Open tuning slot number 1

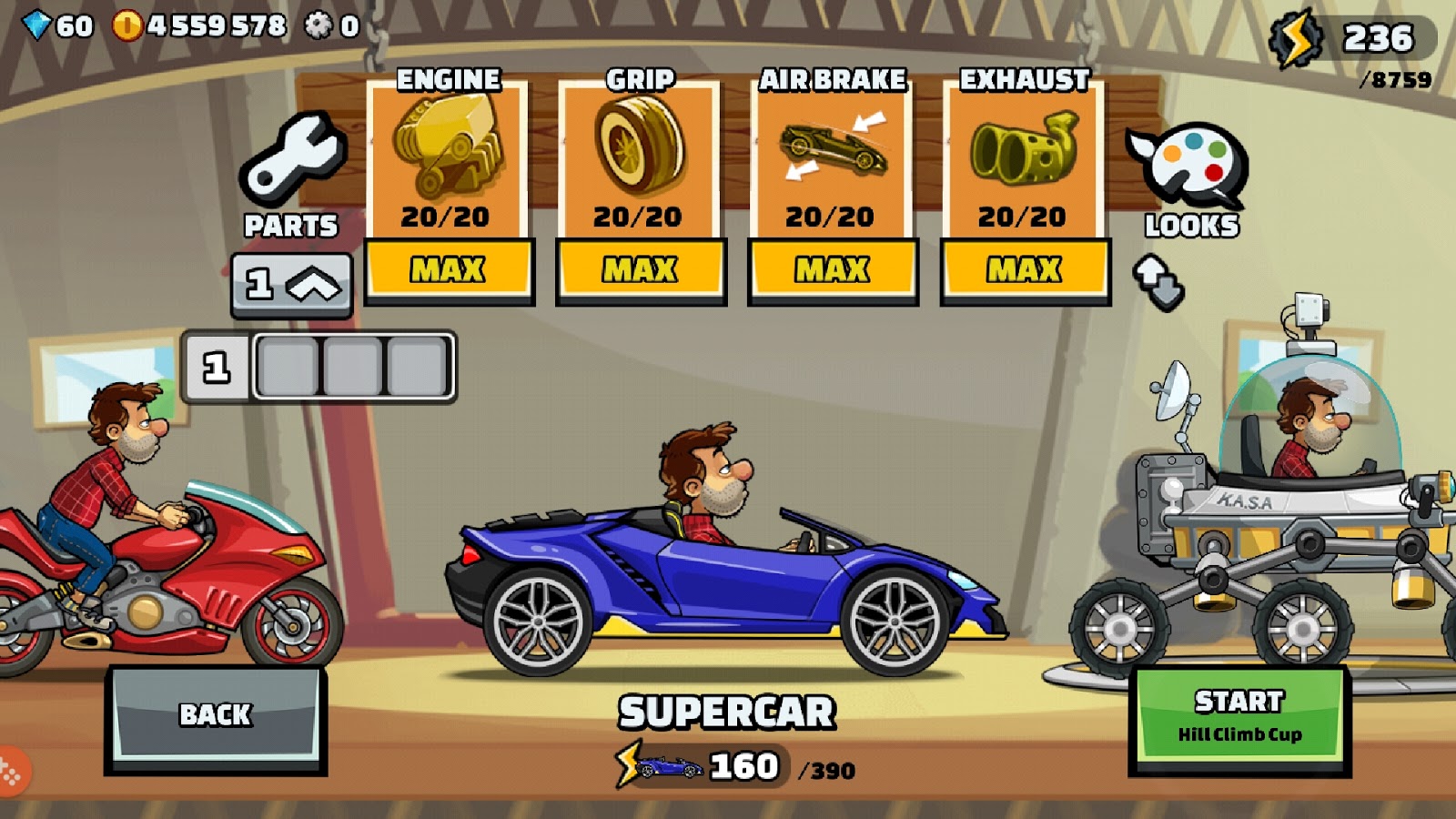pos(216,364)
